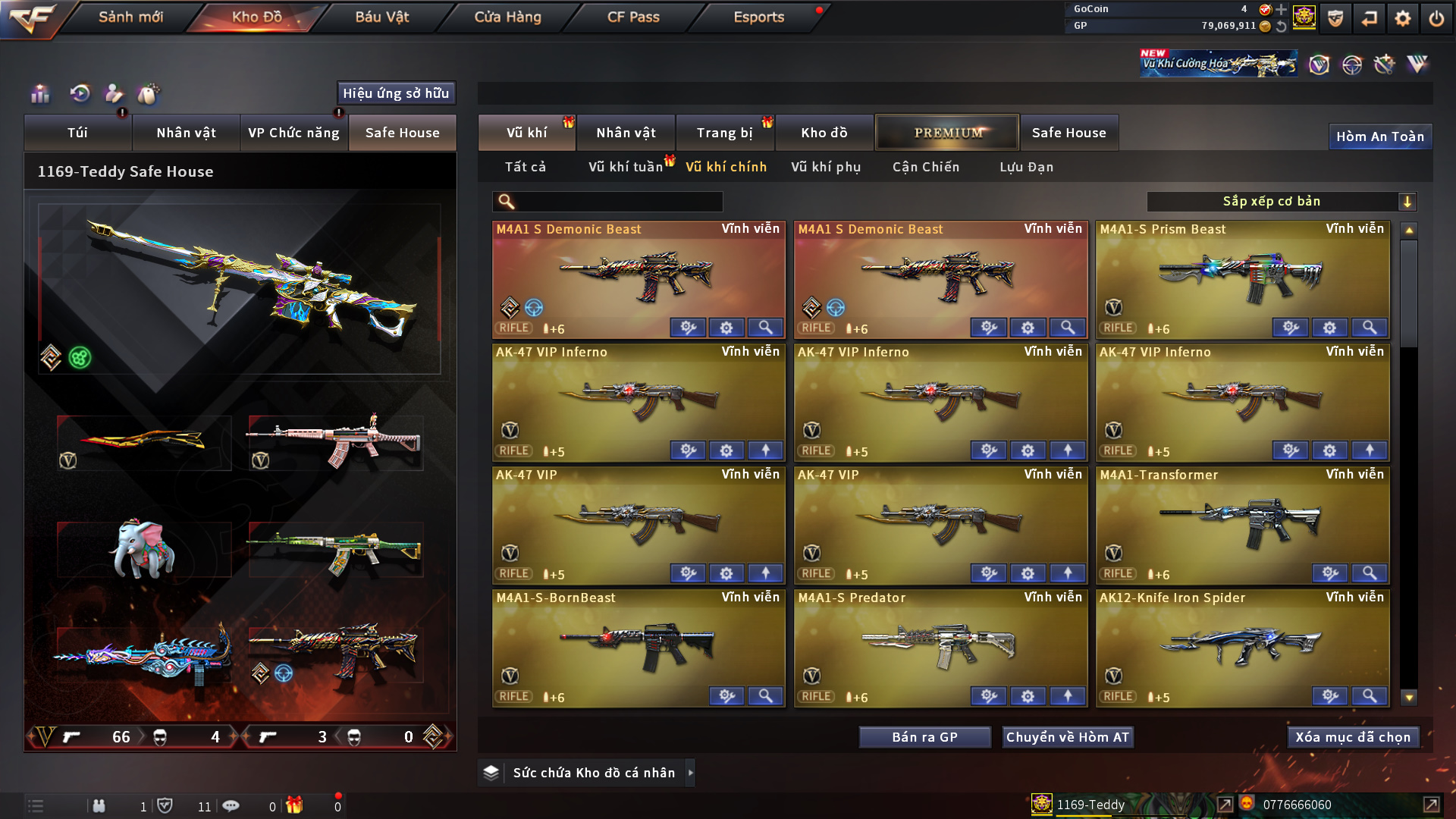Switch to the Nhân vật inventory tab
1456x819 pixels.
[x=626, y=133]
